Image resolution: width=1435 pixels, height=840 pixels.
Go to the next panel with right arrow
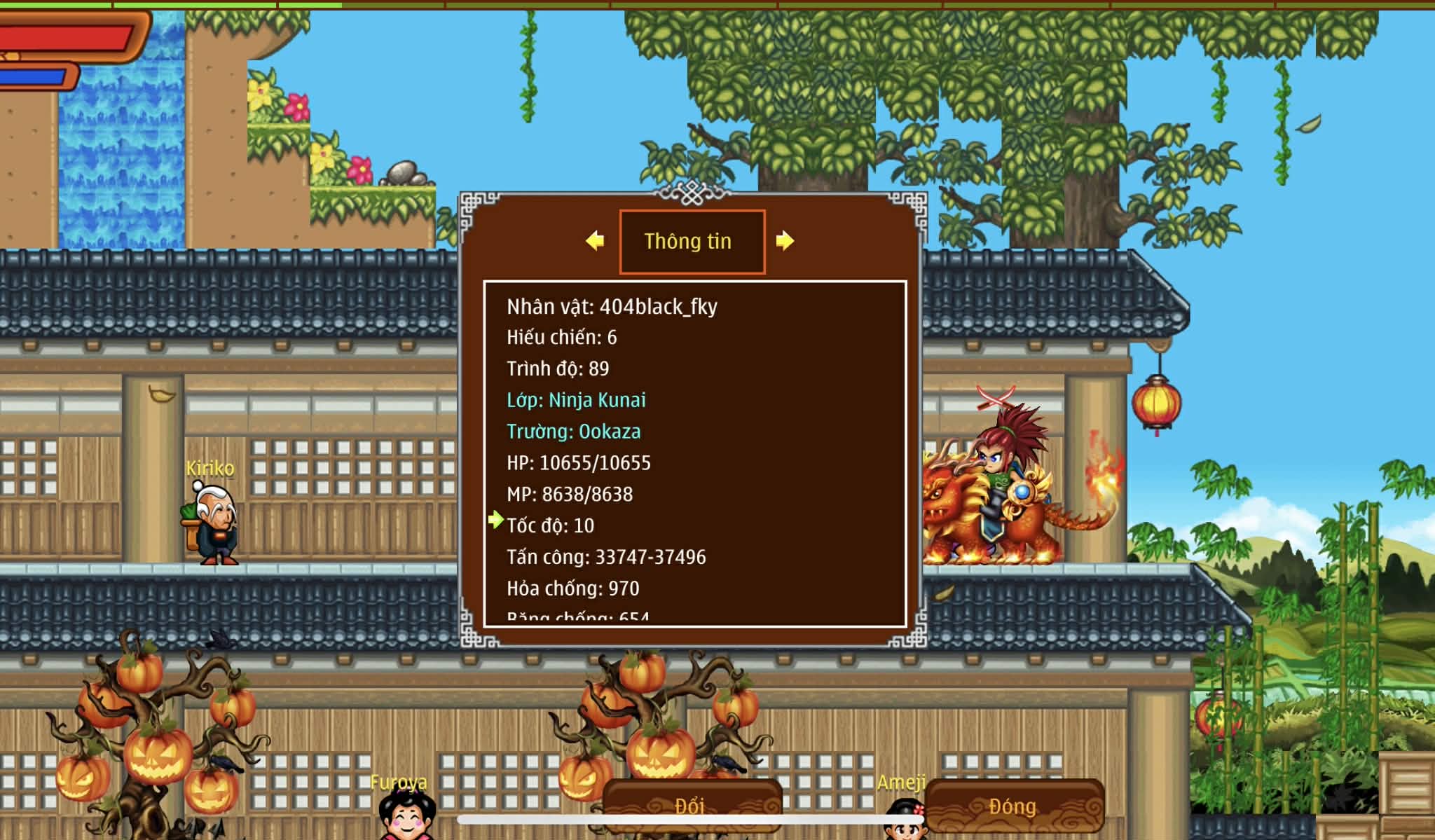pos(785,241)
